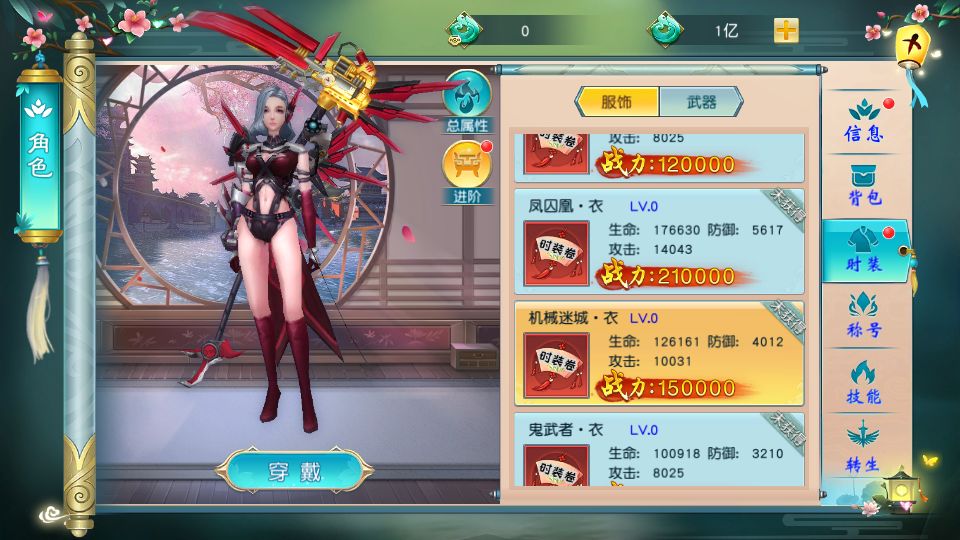Switch to the 武器 weapon tab
The image size is (960, 540).
[701, 102]
